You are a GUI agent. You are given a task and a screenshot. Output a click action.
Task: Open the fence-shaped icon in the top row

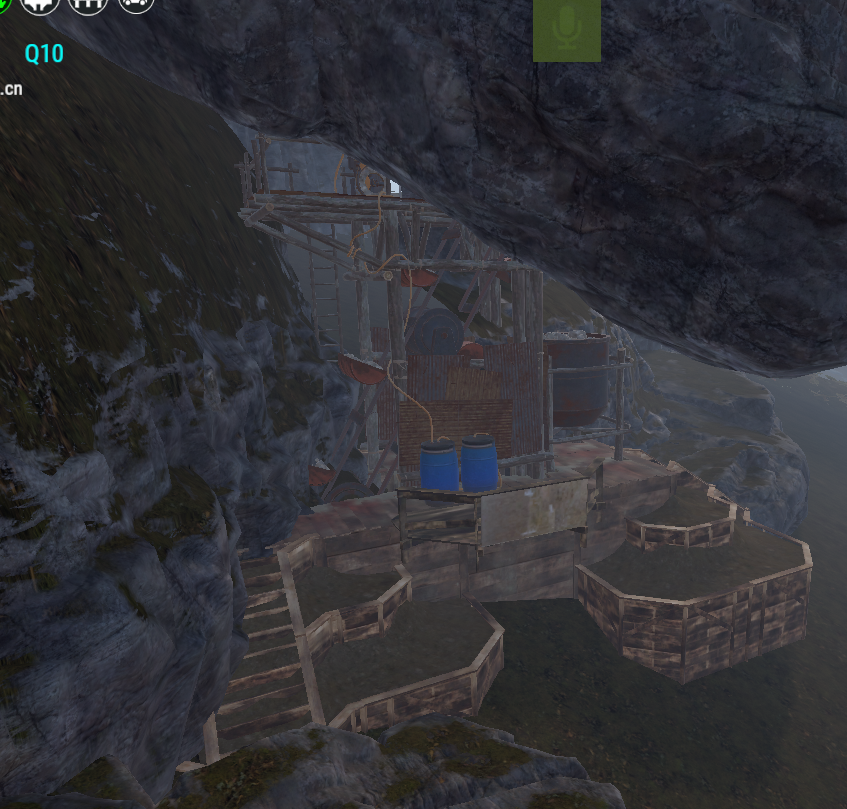point(87,4)
